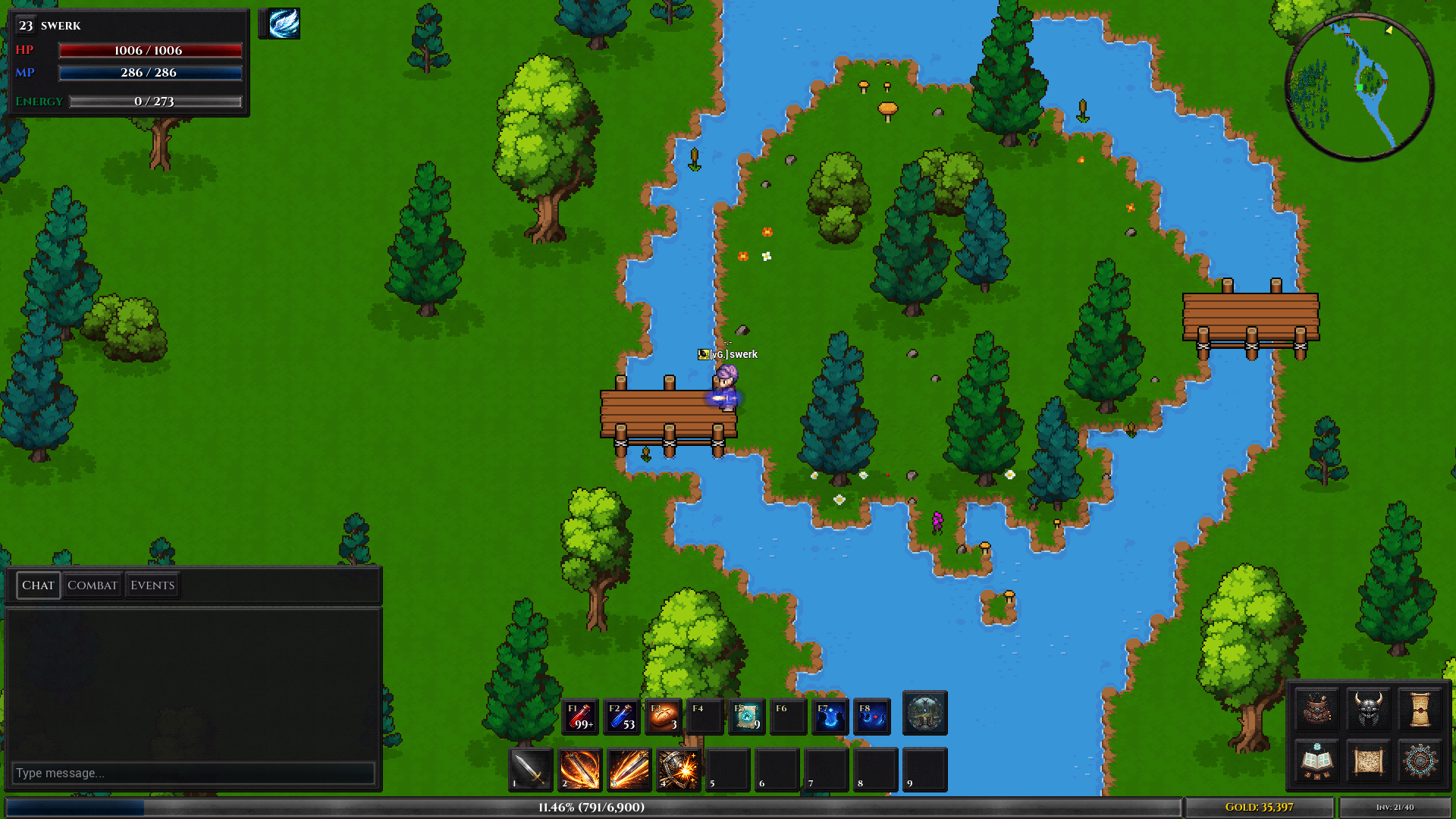1456x819 pixels.
Task: Activate the F8 ability with red arrow
Action: (871, 716)
